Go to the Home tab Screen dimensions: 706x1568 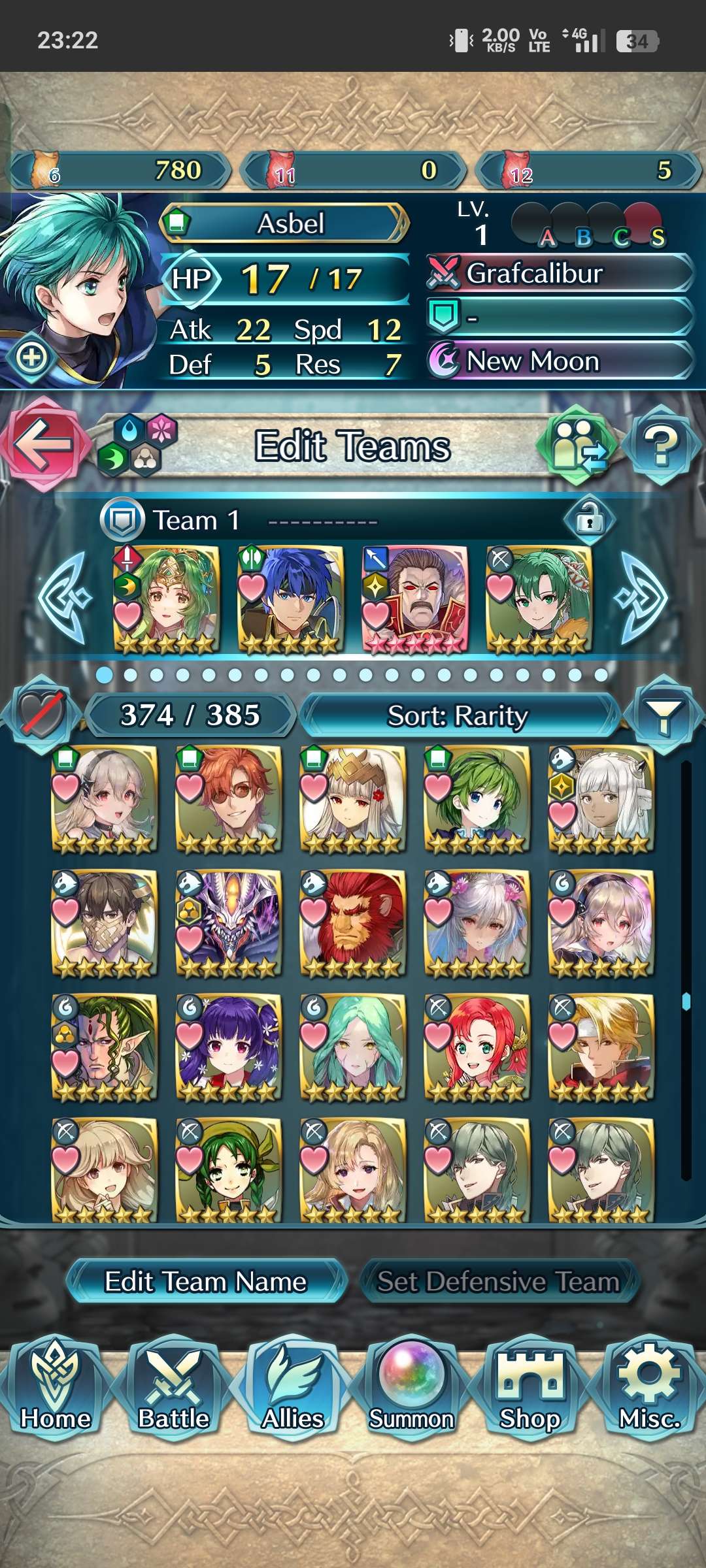click(56, 1388)
